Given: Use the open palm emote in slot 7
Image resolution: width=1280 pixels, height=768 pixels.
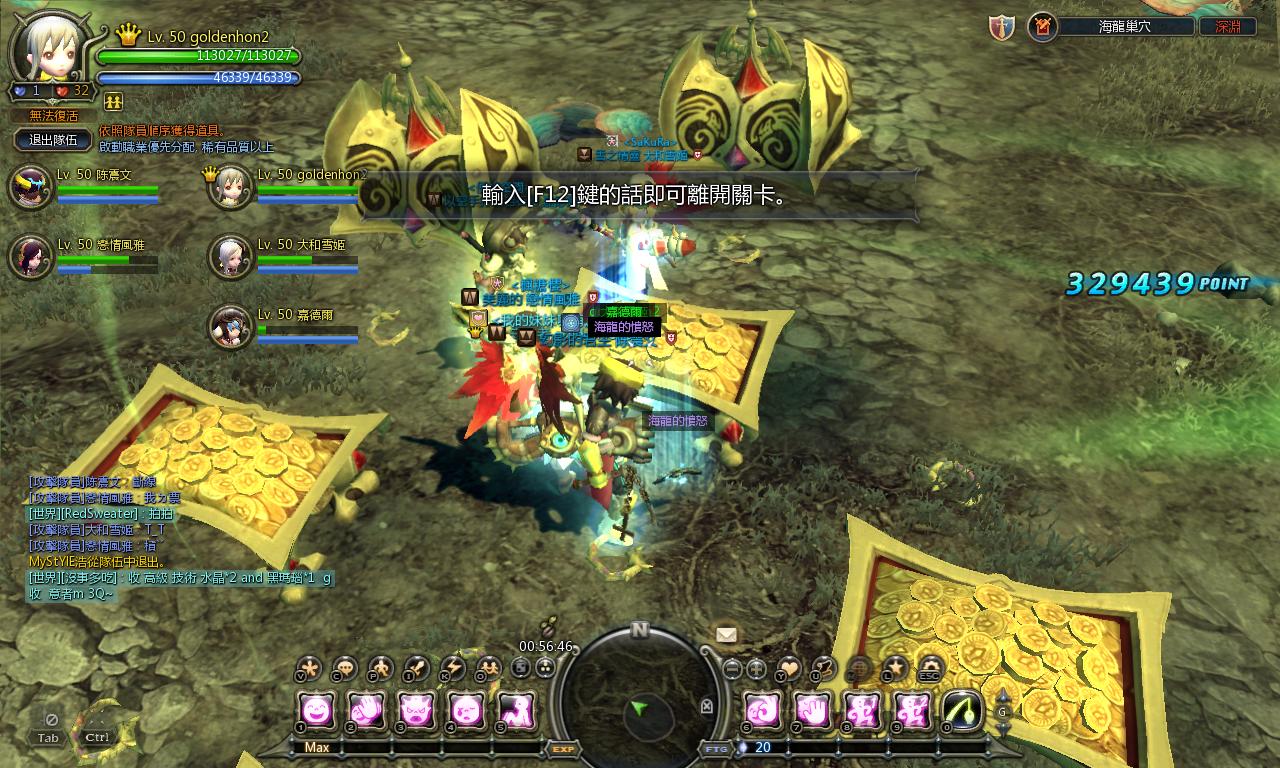Looking at the screenshot, I should click(x=813, y=711).
